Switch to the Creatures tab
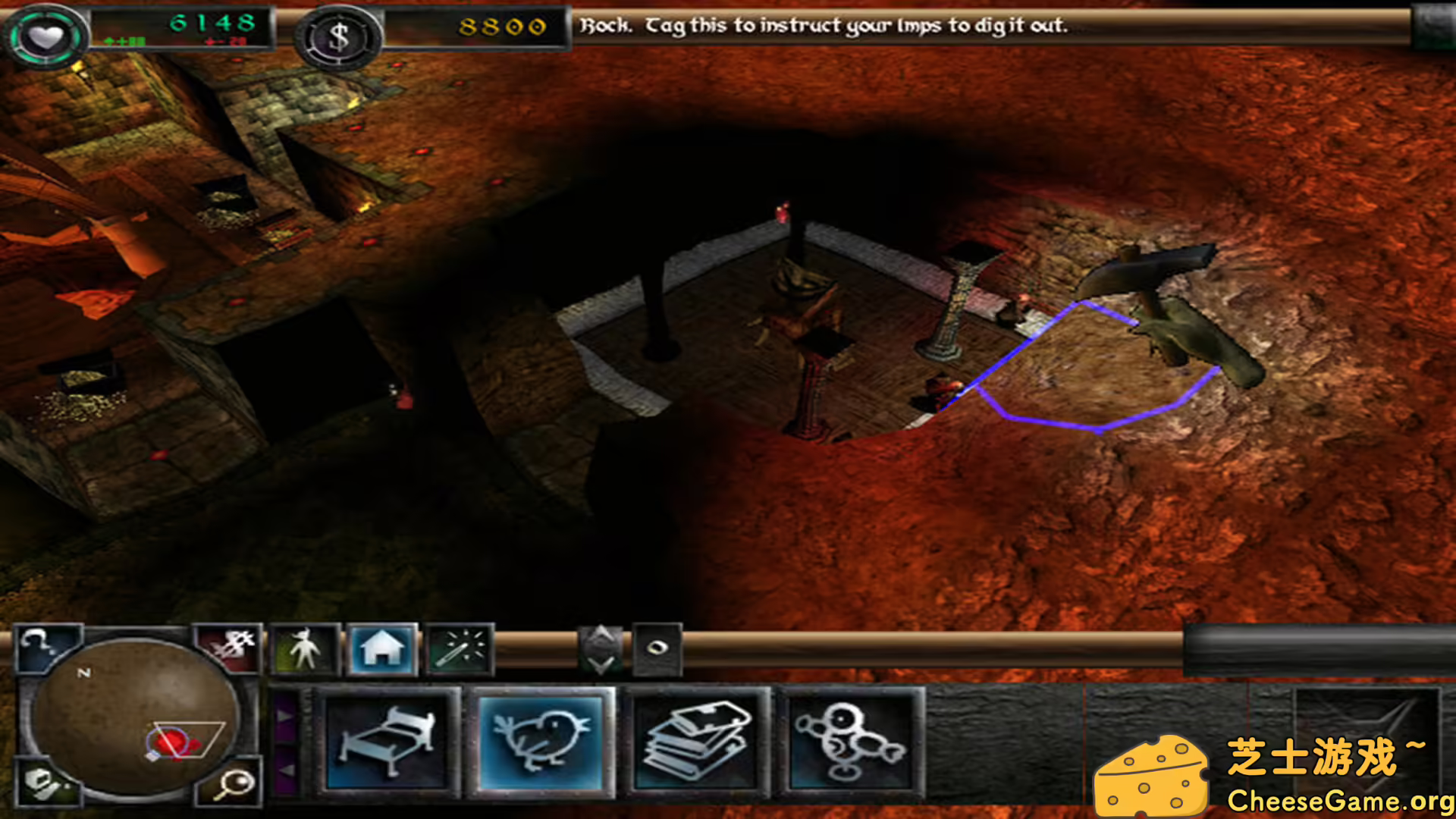The height and width of the screenshot is (819, 1456). pos(303,648)
